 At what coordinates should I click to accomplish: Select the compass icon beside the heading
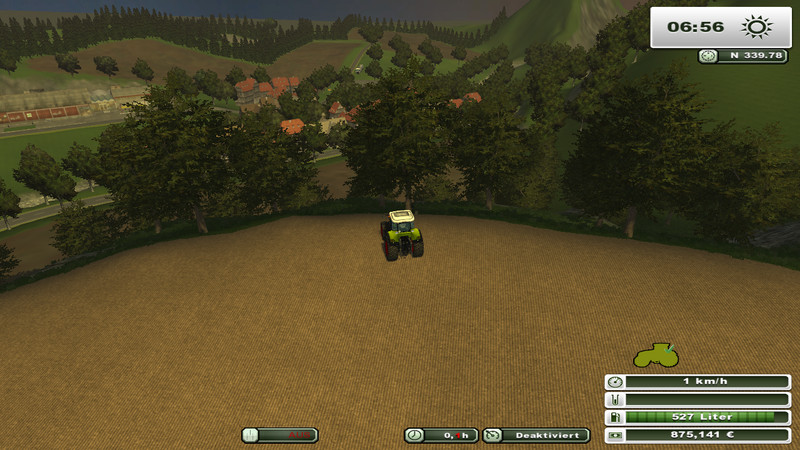pos(708,56)
